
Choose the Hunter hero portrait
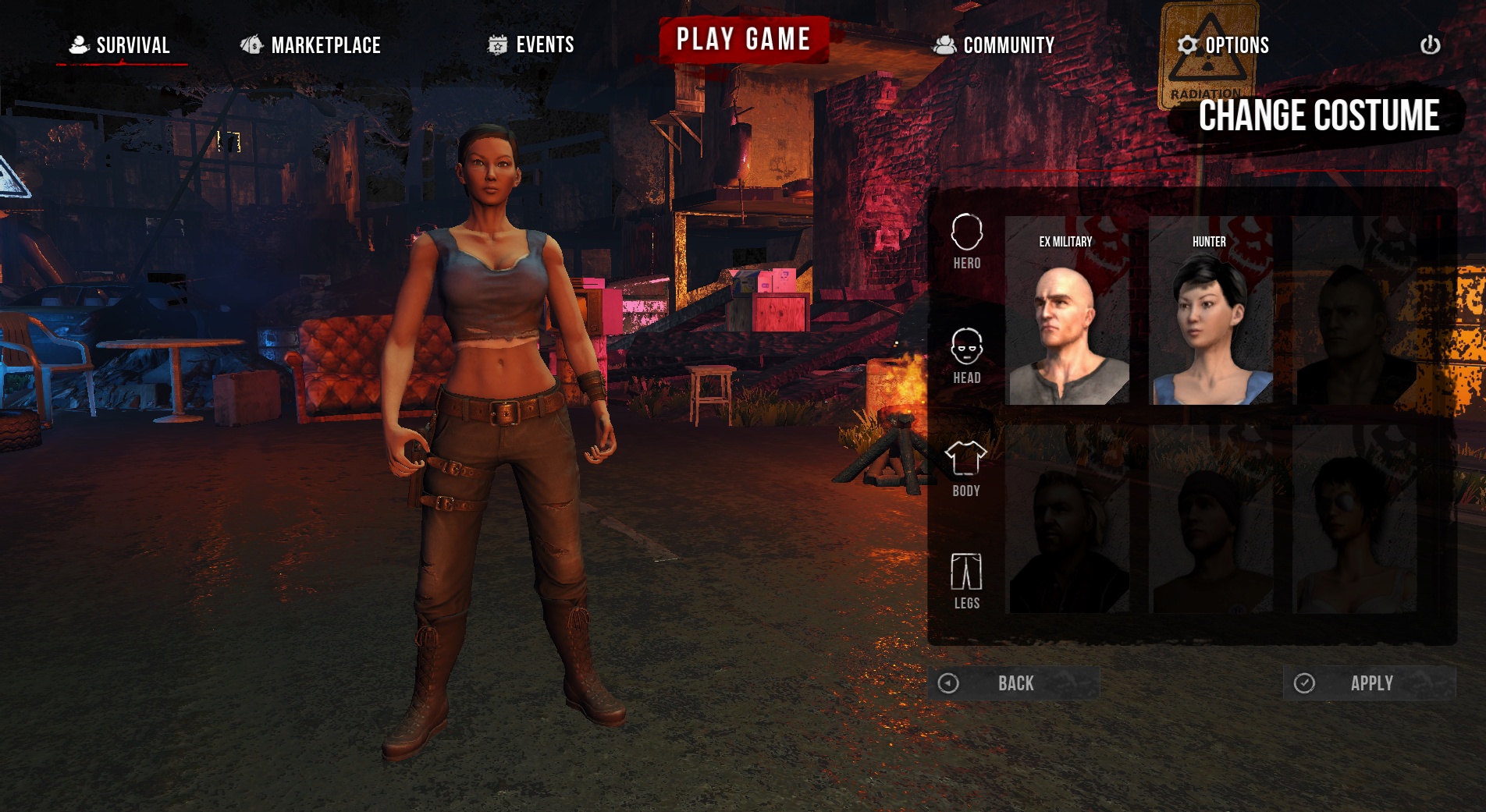[1210, 312]
